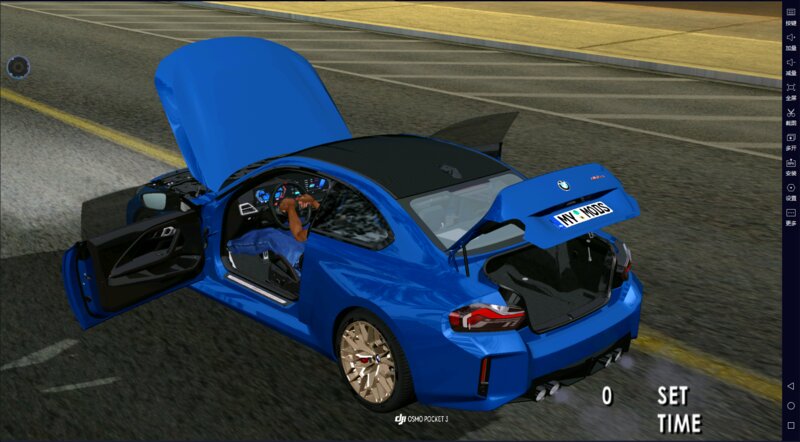Tap the round gear icon on the left

click(x=17, y=68)
